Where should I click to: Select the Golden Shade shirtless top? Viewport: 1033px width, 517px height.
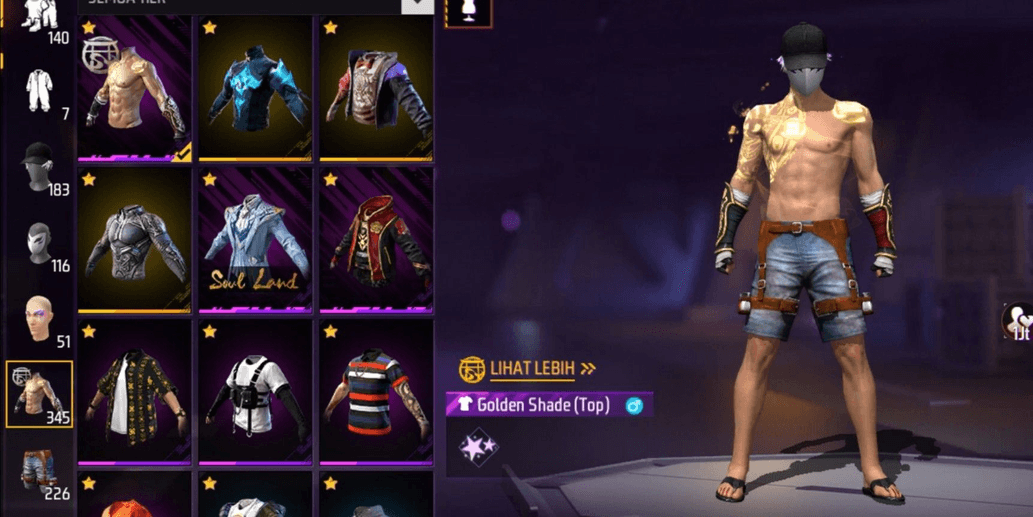click(x=134, y=88)
